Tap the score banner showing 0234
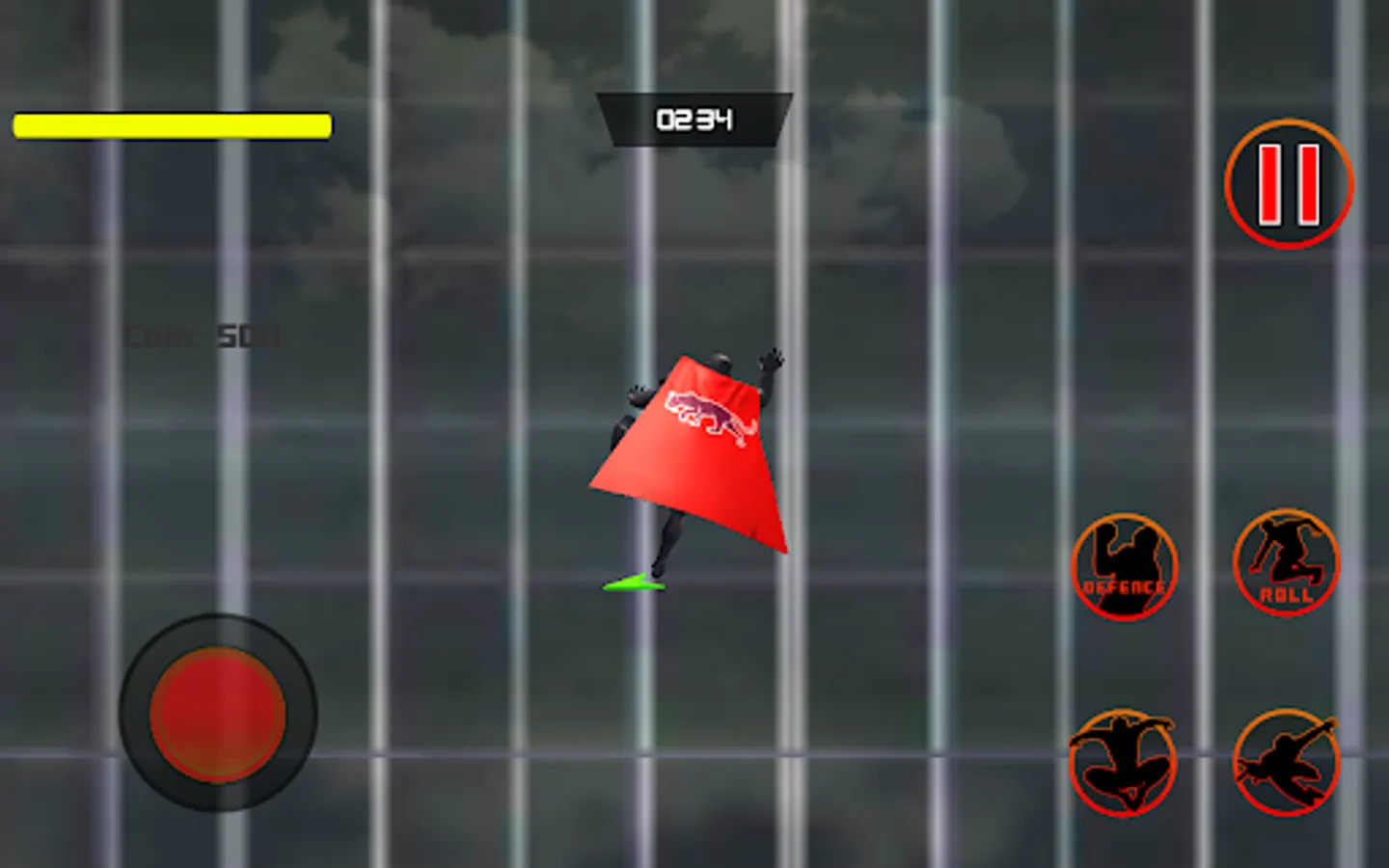The image size is (1389, 868). 694,118
